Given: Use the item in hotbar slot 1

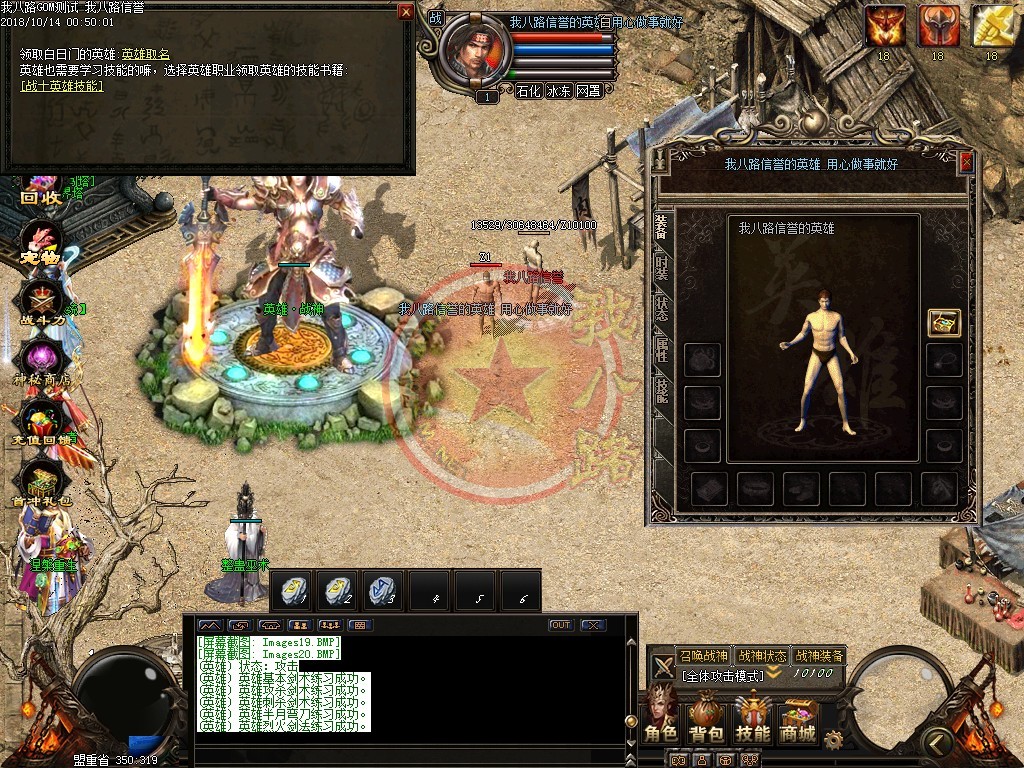Looking at the screenshot, I should point(294,590).
